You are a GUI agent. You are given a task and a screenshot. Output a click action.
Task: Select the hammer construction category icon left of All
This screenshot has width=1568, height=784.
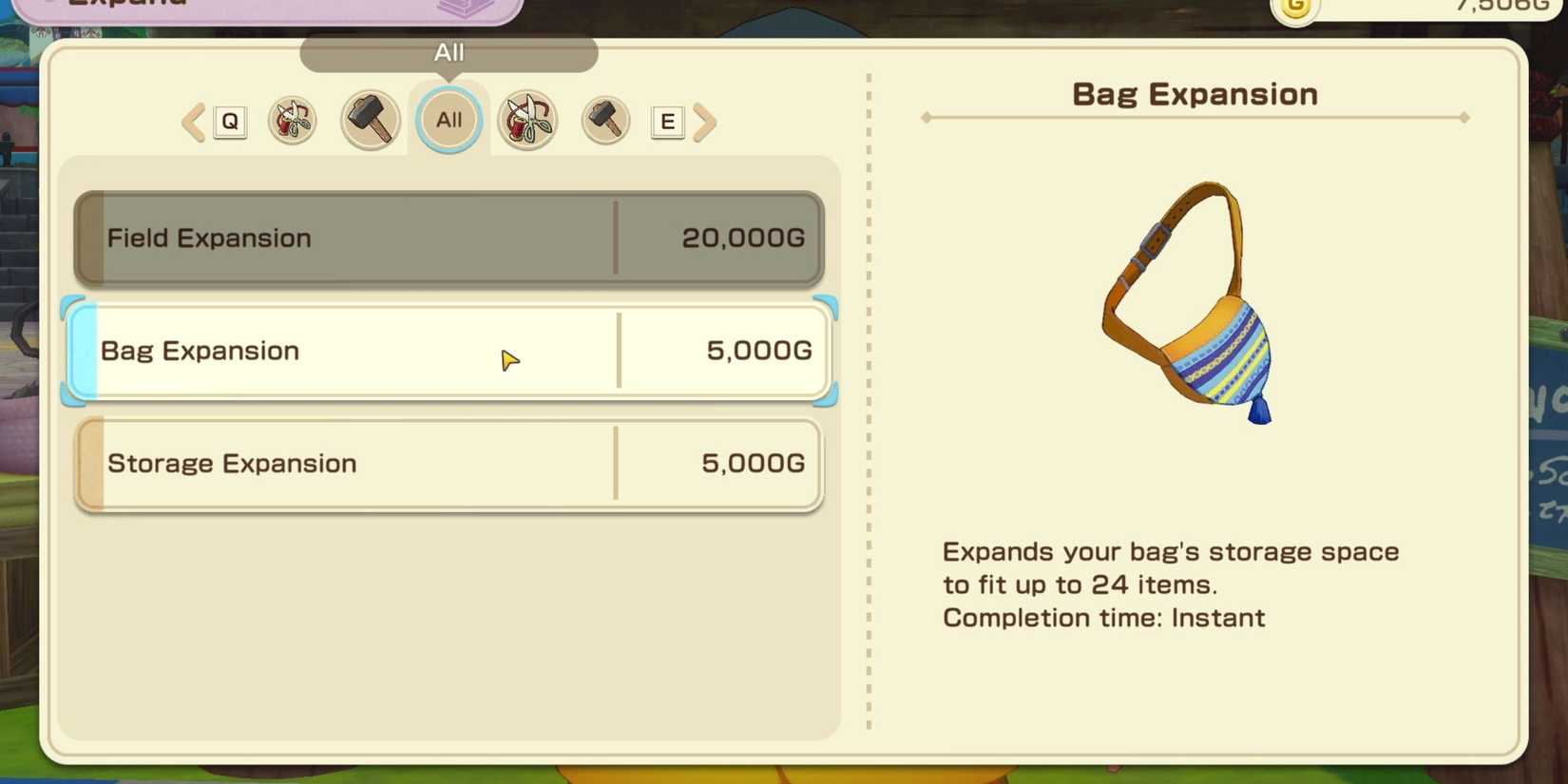click(370, 121)
